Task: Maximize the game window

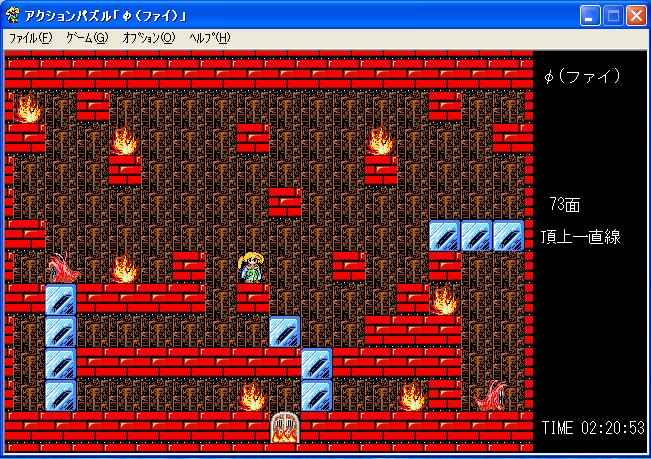Action: tap(613, 14)
